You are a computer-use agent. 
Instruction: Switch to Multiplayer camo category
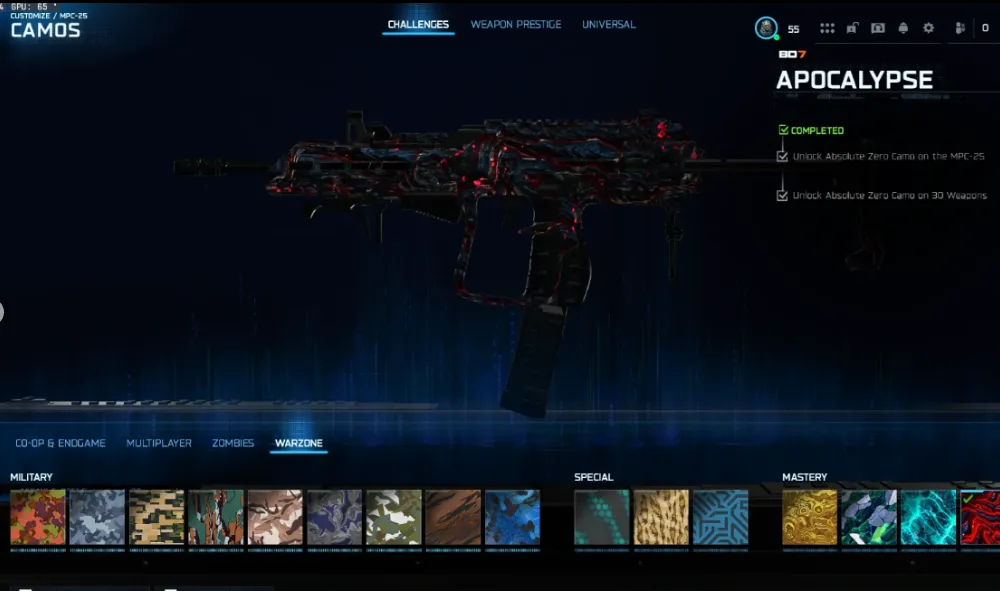[159, 443]
